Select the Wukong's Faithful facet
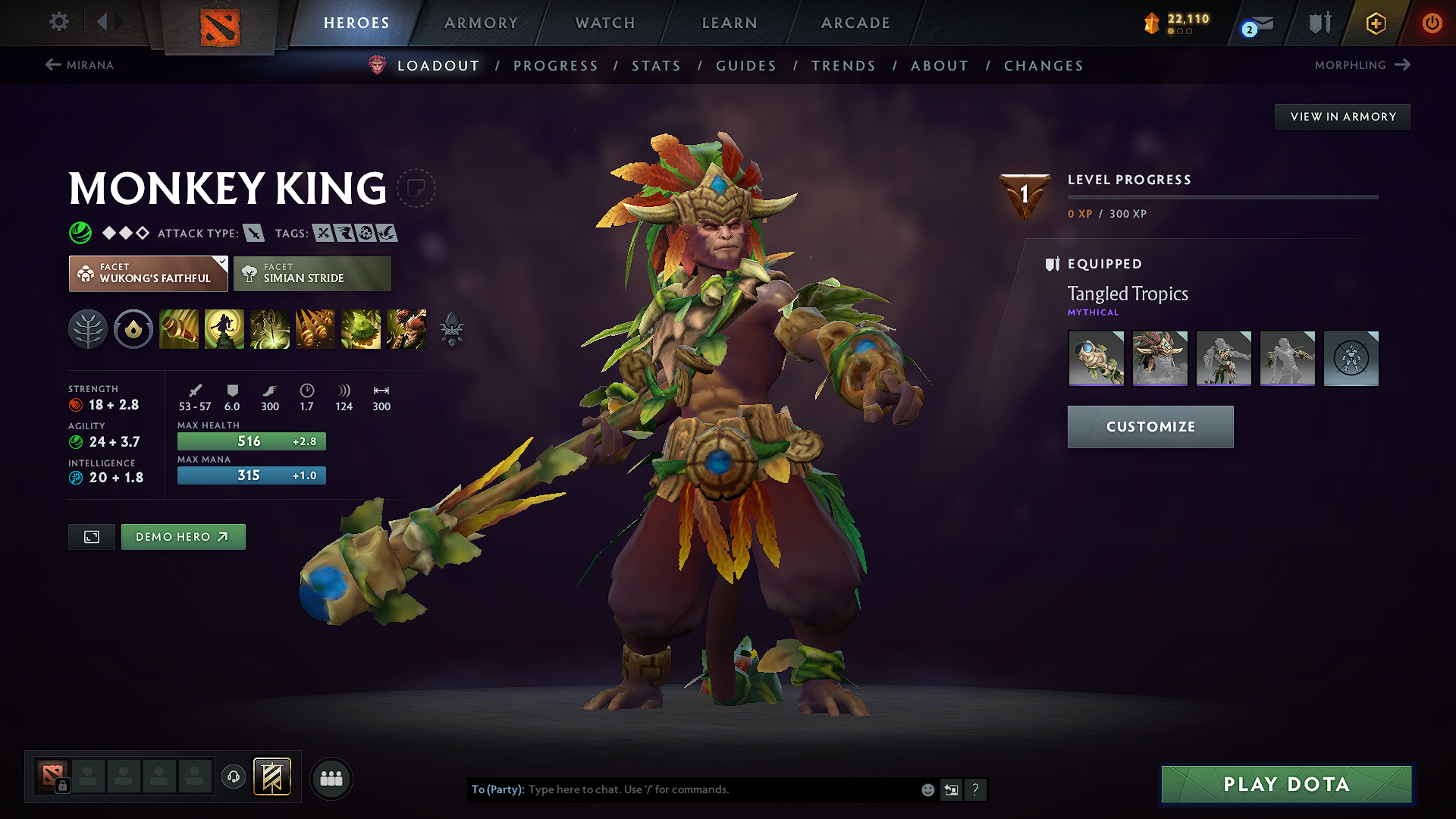The width and height of the screenshot is (1456, 819). point(148,273)
